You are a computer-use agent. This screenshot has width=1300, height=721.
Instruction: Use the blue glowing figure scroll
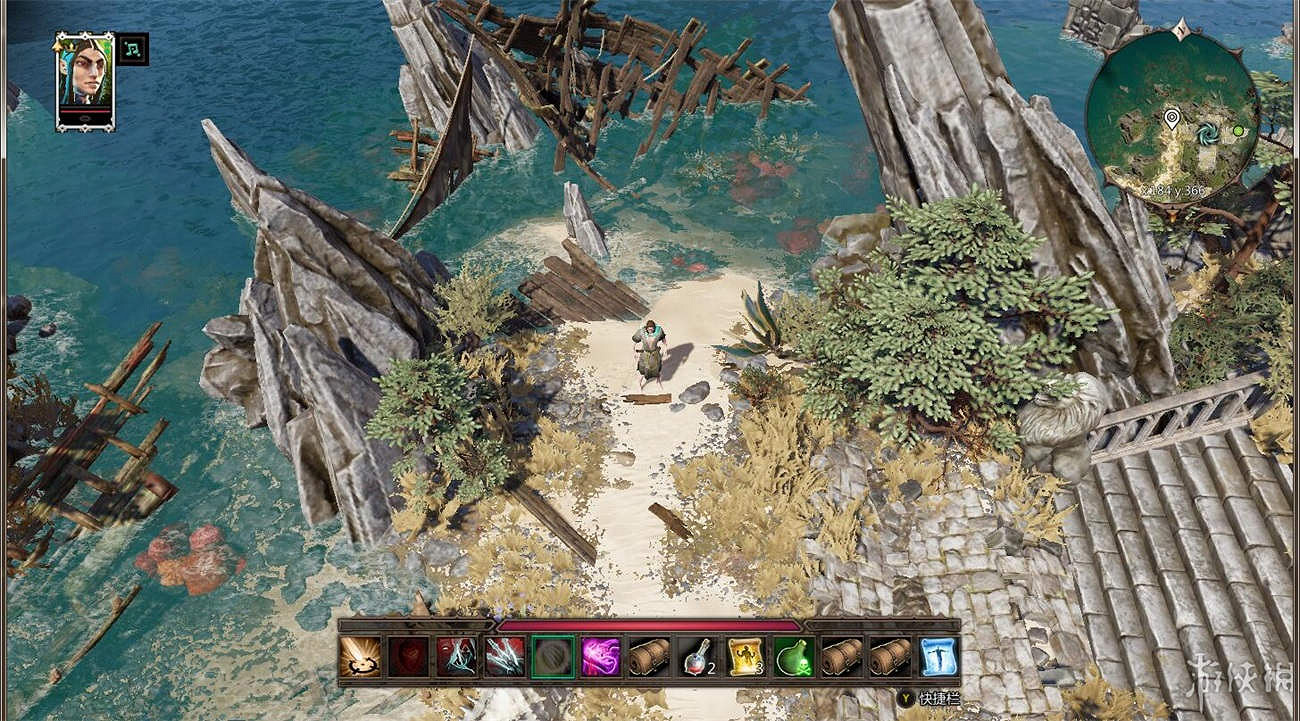937,657
